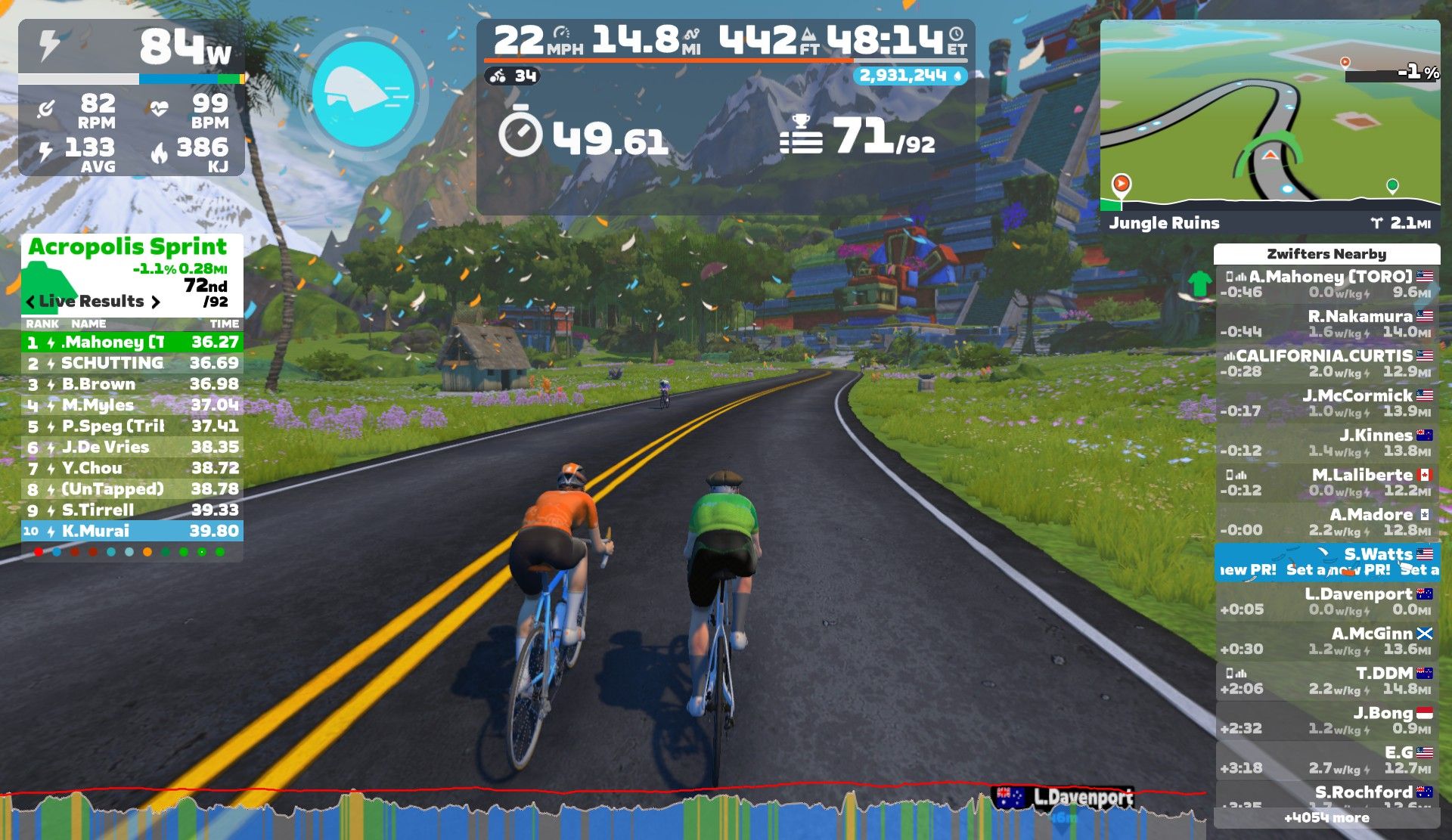The width and height of the screenshot is (1452, 840).
Task: Select rider J.McCormick in the list
Action: [1327, 403]
